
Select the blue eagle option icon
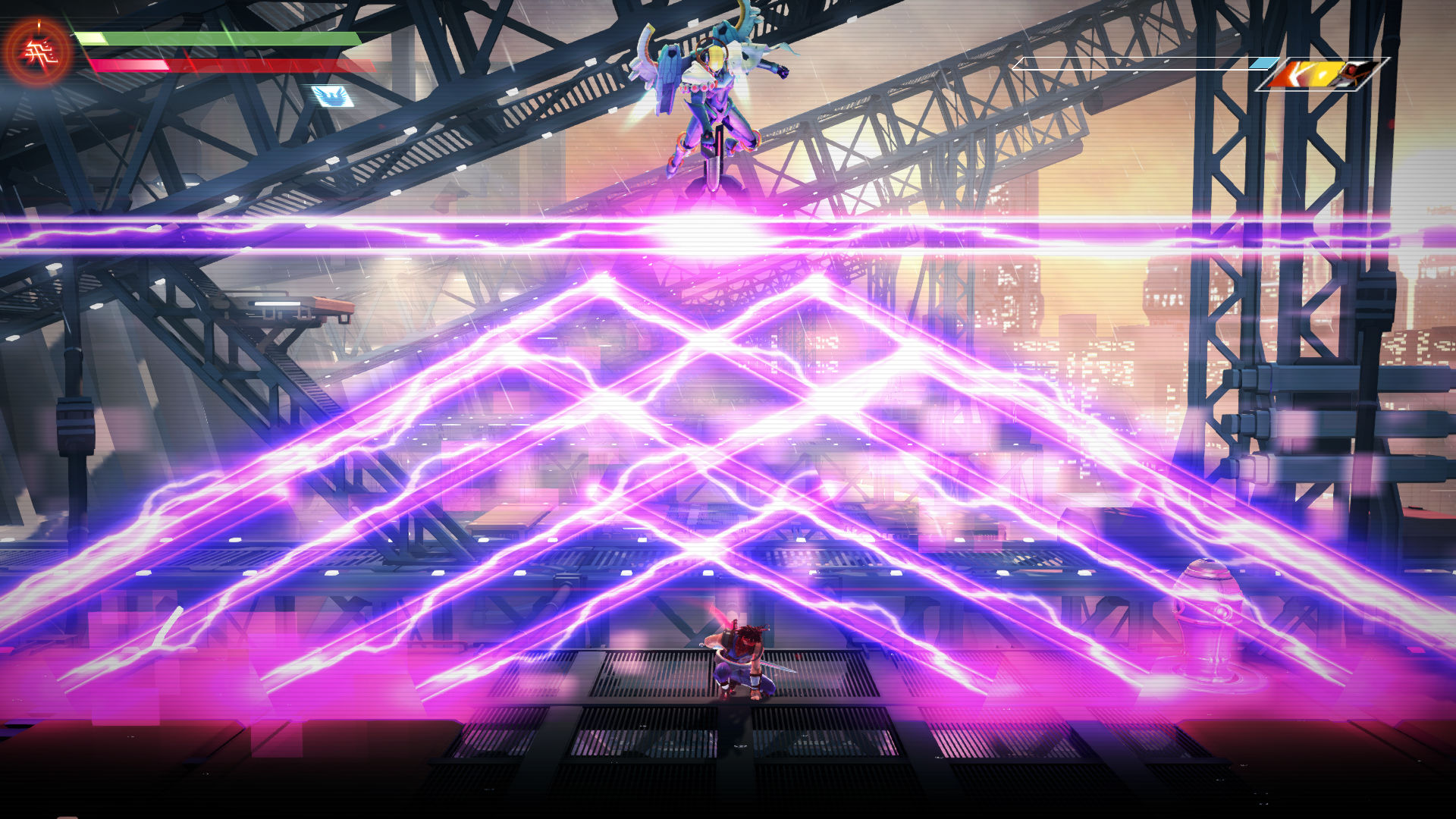coord(332,96)
